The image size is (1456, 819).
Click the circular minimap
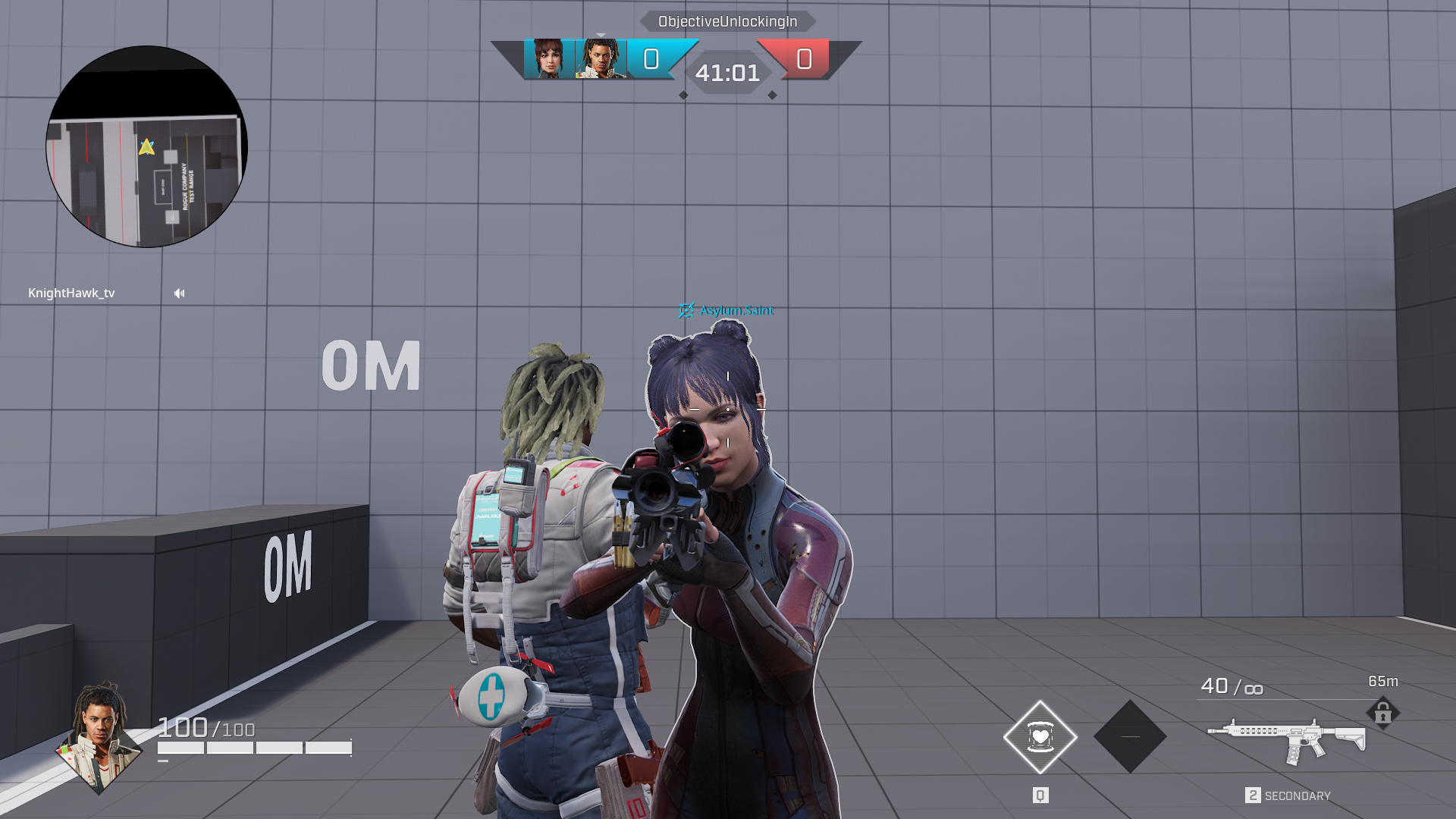pos(147,147)
